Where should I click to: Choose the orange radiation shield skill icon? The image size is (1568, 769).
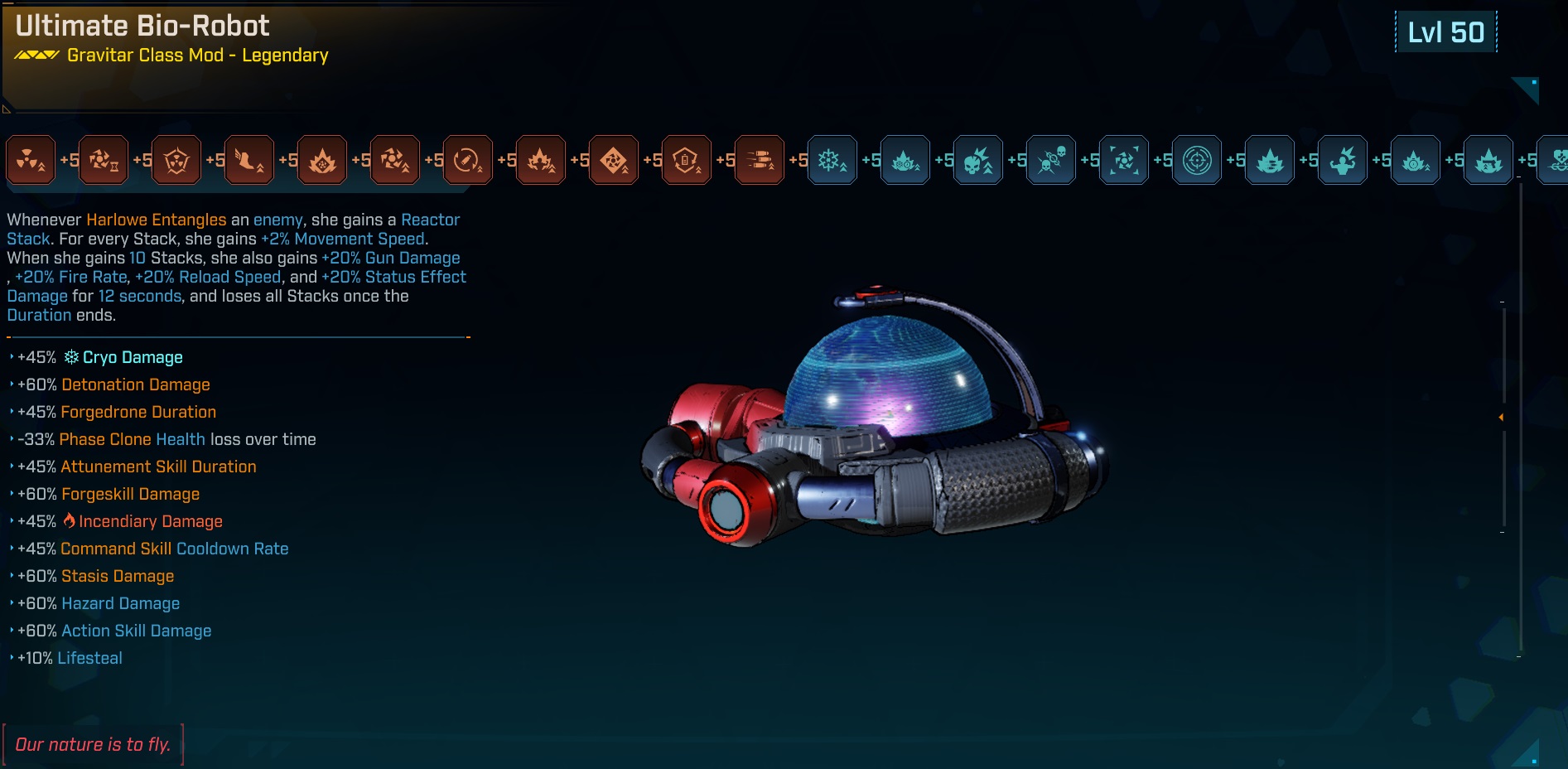click(x=176, y=160)
